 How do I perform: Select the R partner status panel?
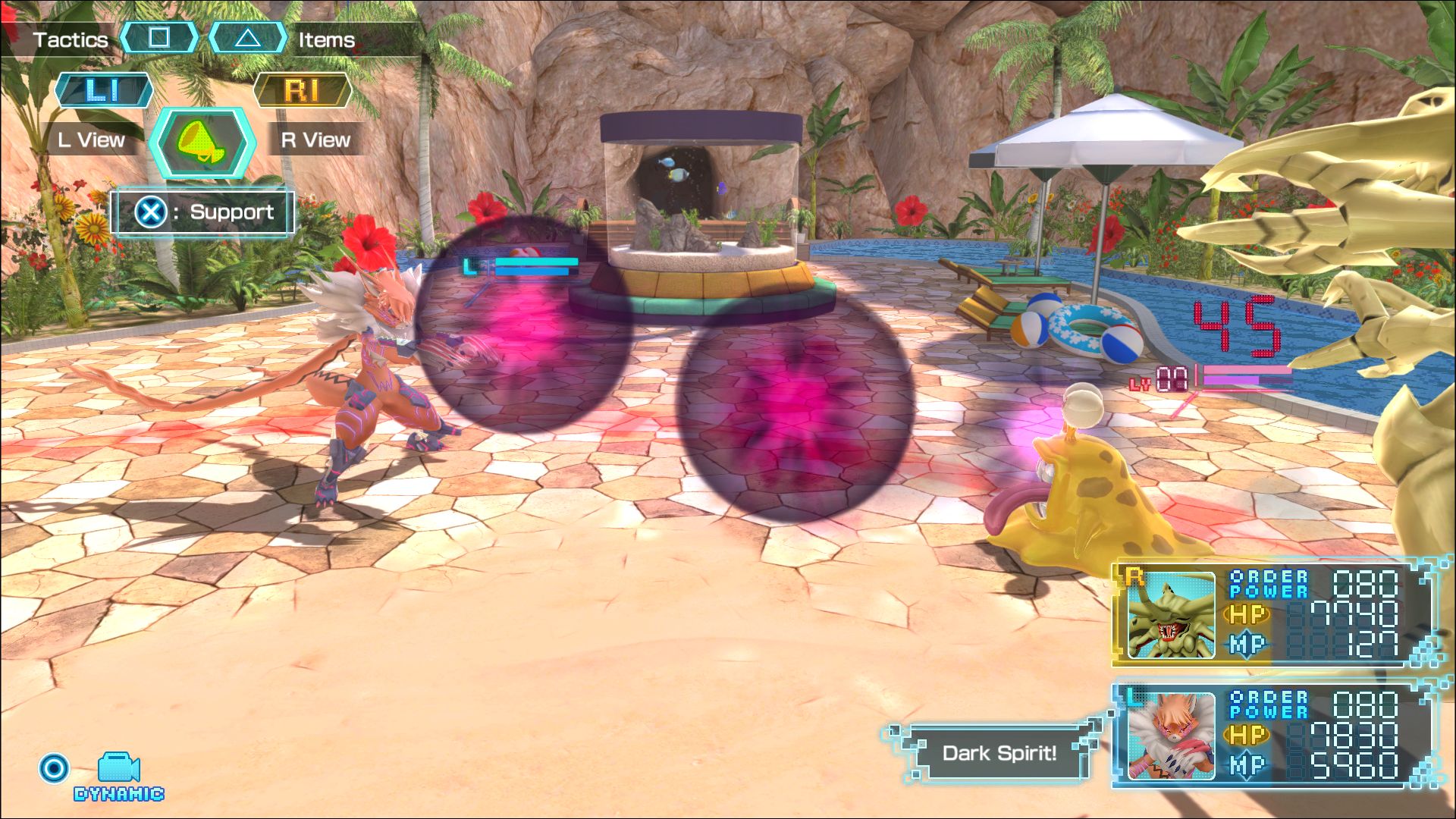pyautogui.click(x=1276, y=613)
